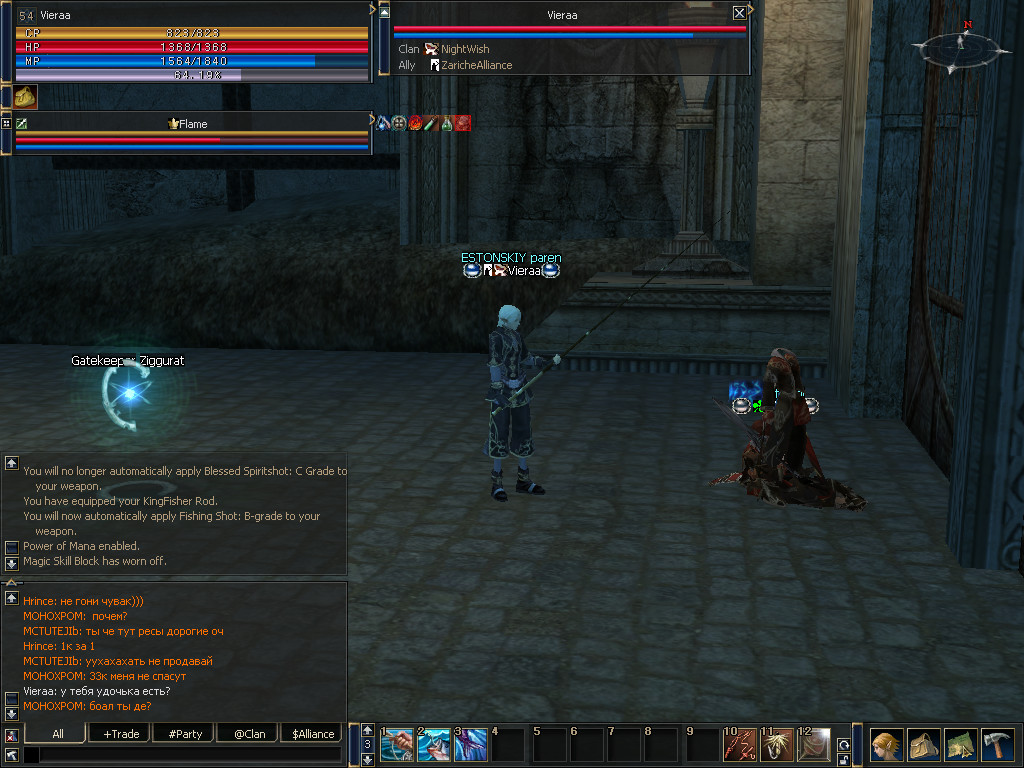Open the map menu icon

961,745
